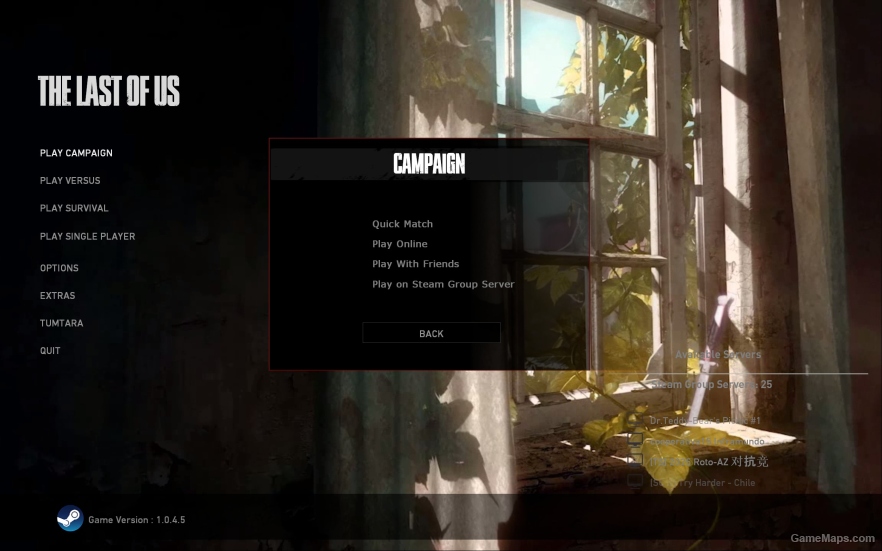The width and height of the screenshot is (882, 551).
Task: Select Play With Friends option
Action: (x=415, y=264)
